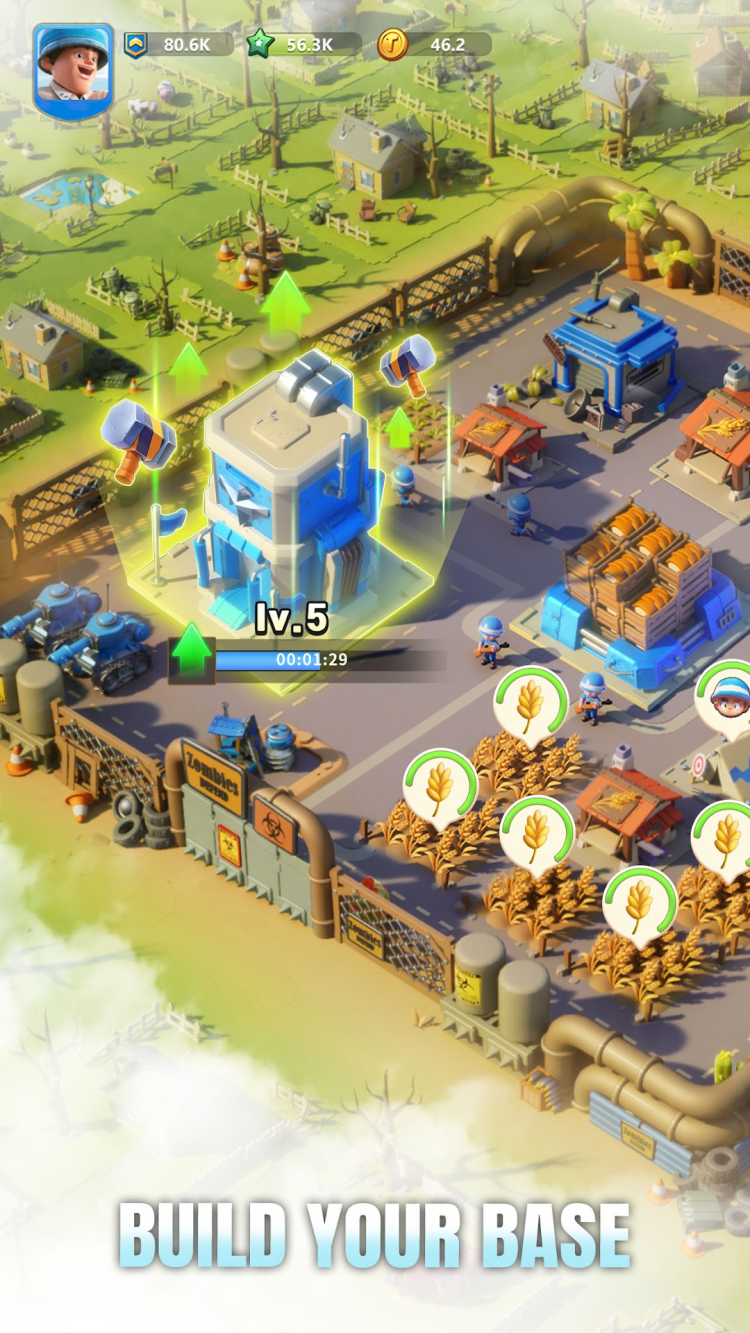Tap the blue shield power counter
This screenshot has height=1333, width=750.
(x=178, y=44)
